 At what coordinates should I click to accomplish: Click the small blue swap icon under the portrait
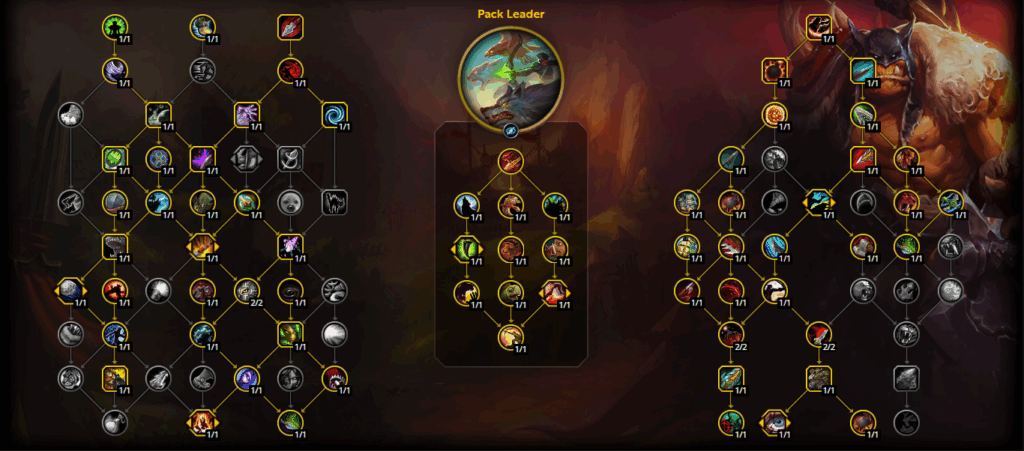[510, 129]
